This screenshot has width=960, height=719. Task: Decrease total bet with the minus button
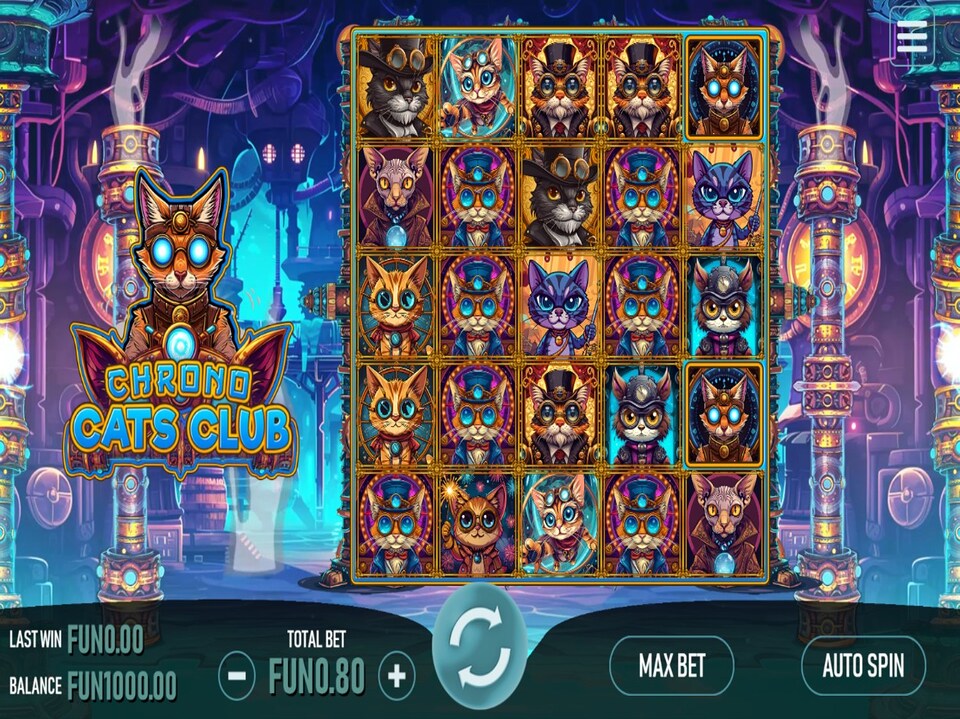click(236, 676)
